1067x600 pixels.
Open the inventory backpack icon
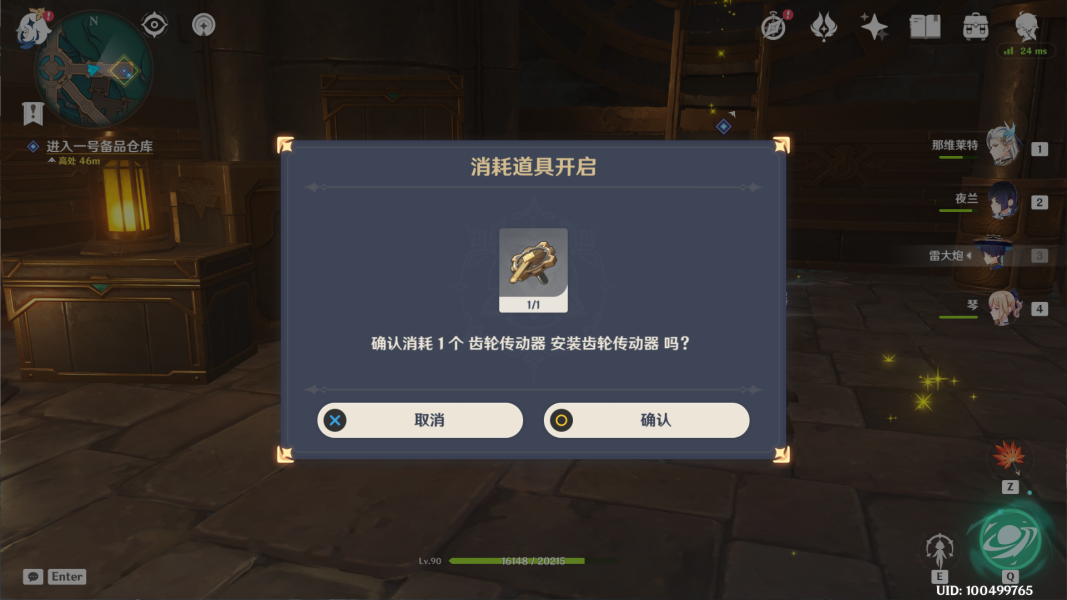(x=976, y=27)
